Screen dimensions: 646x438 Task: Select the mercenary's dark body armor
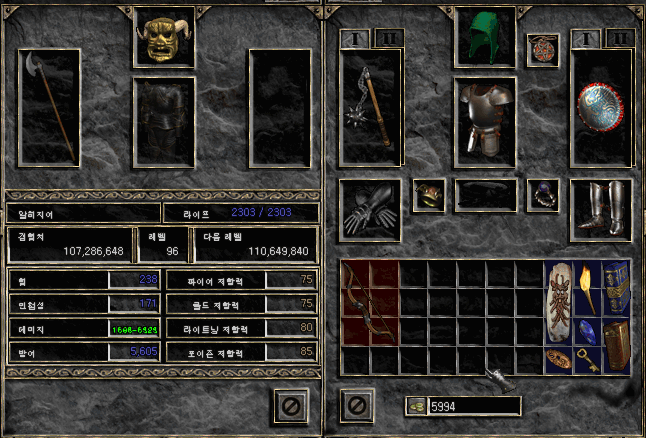[x=164, y=122]
